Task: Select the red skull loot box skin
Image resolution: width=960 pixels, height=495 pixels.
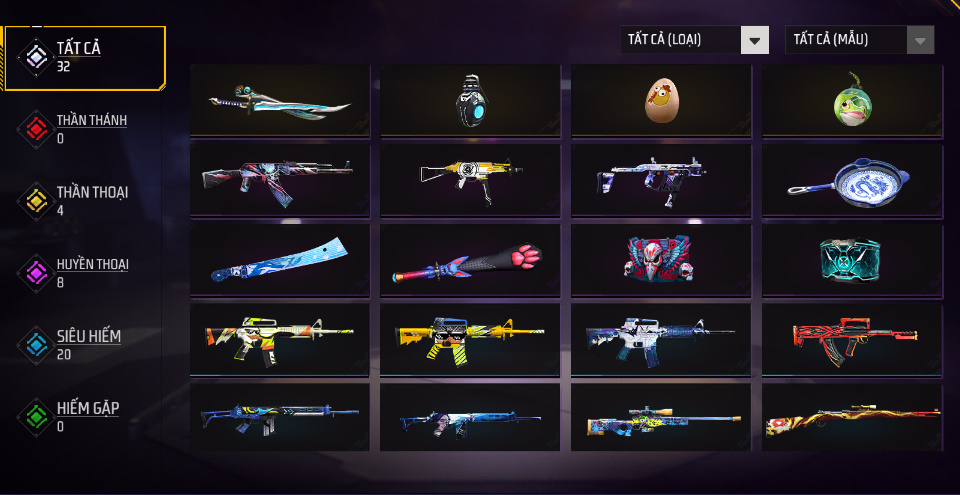Action: 661,259
